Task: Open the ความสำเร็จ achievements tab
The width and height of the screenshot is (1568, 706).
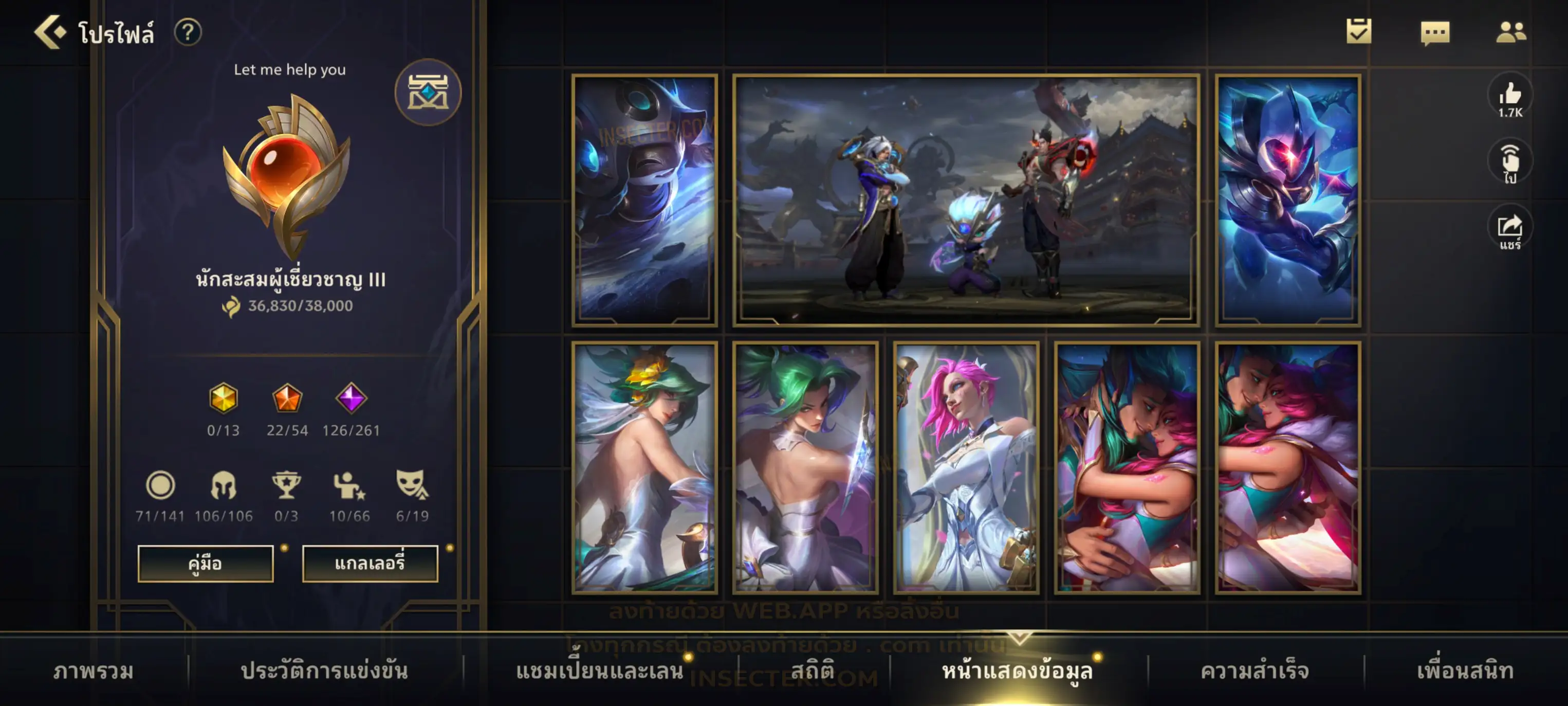Action: pos(1254,671)
